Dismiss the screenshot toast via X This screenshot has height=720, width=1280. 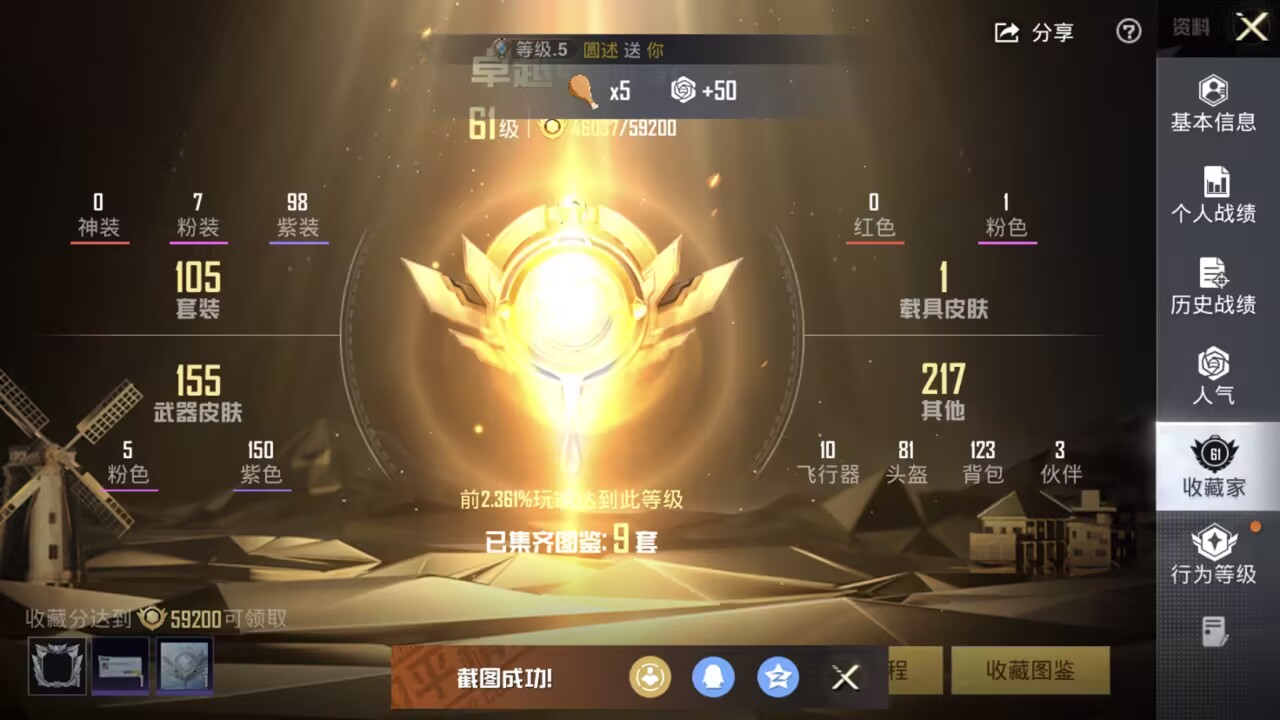tap(845, 677)
